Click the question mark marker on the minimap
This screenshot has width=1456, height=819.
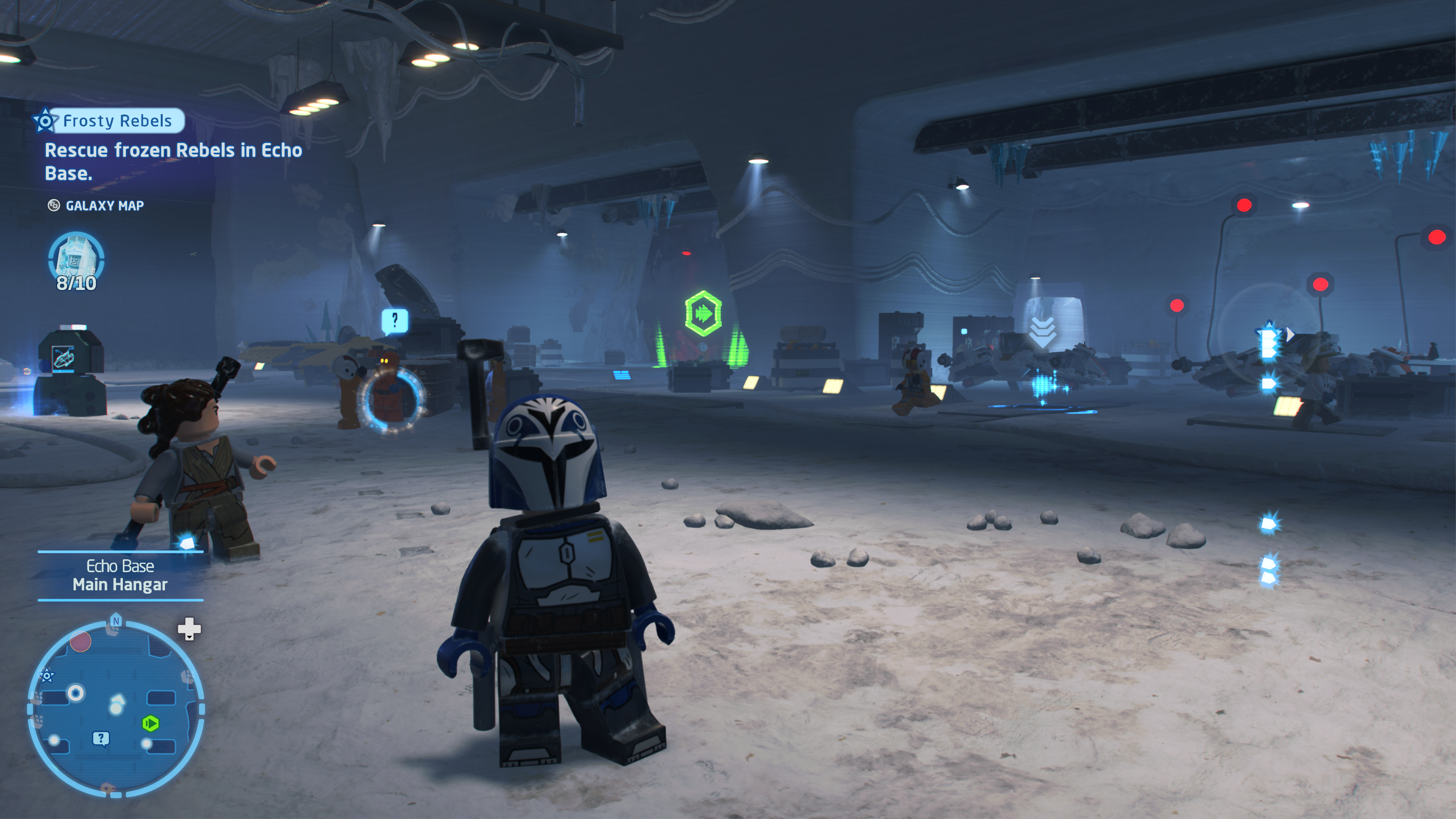pos(100,738)
